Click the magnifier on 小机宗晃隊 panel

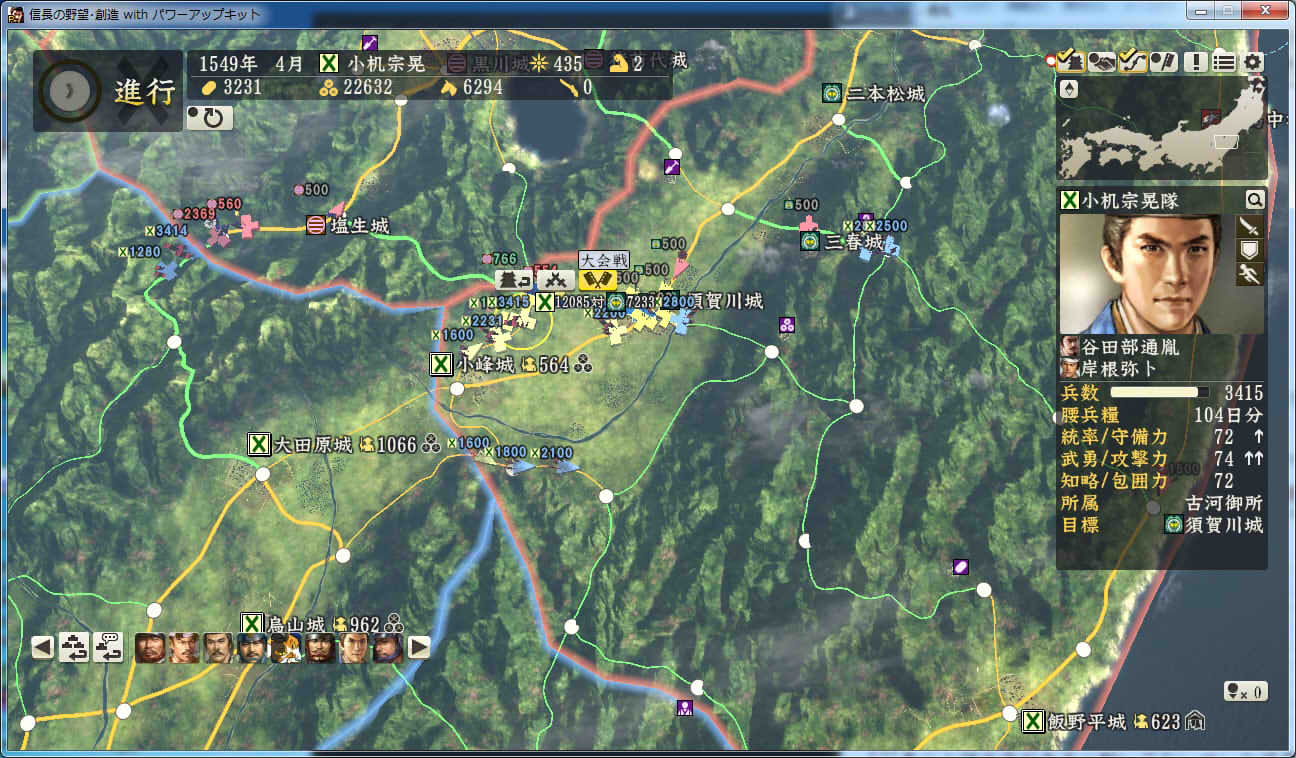coord(1254,200)
